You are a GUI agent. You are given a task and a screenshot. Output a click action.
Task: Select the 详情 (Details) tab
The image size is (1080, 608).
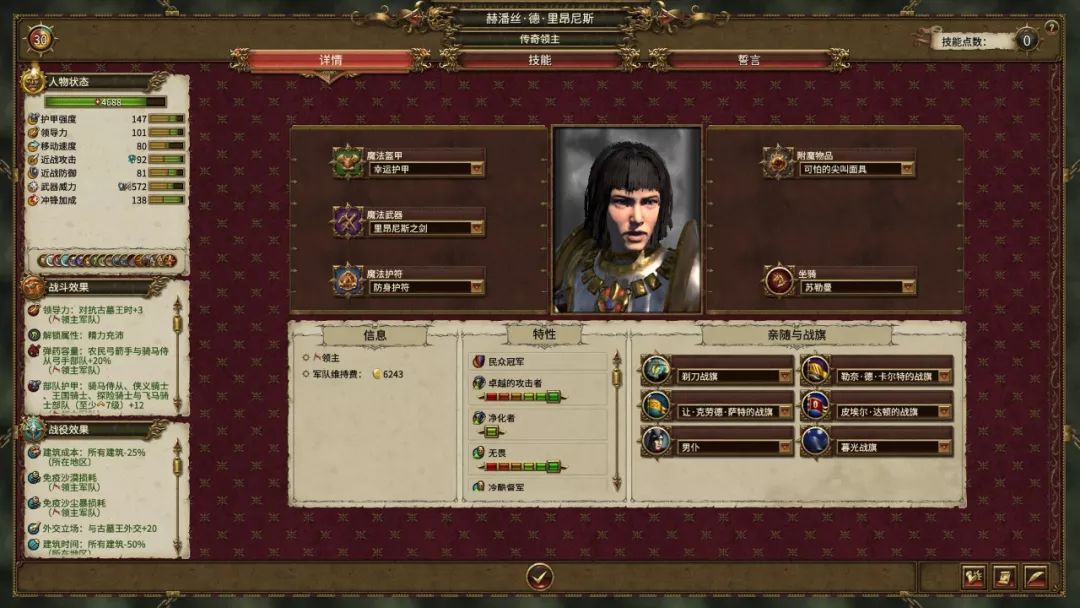pos(331,60)
